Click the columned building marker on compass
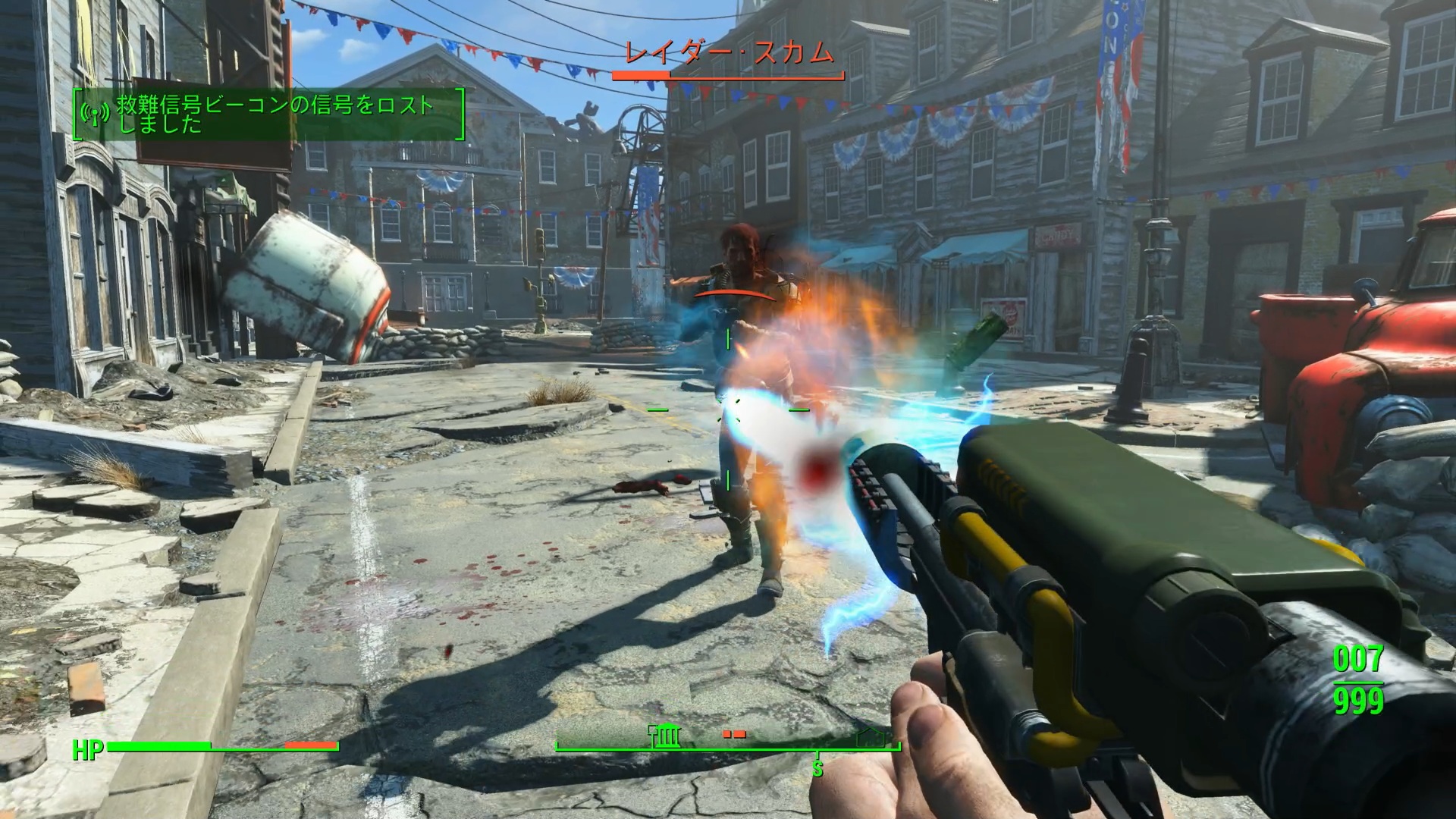Image resolution: width=1456 pixels, height=819 pixels. point(667,736)
